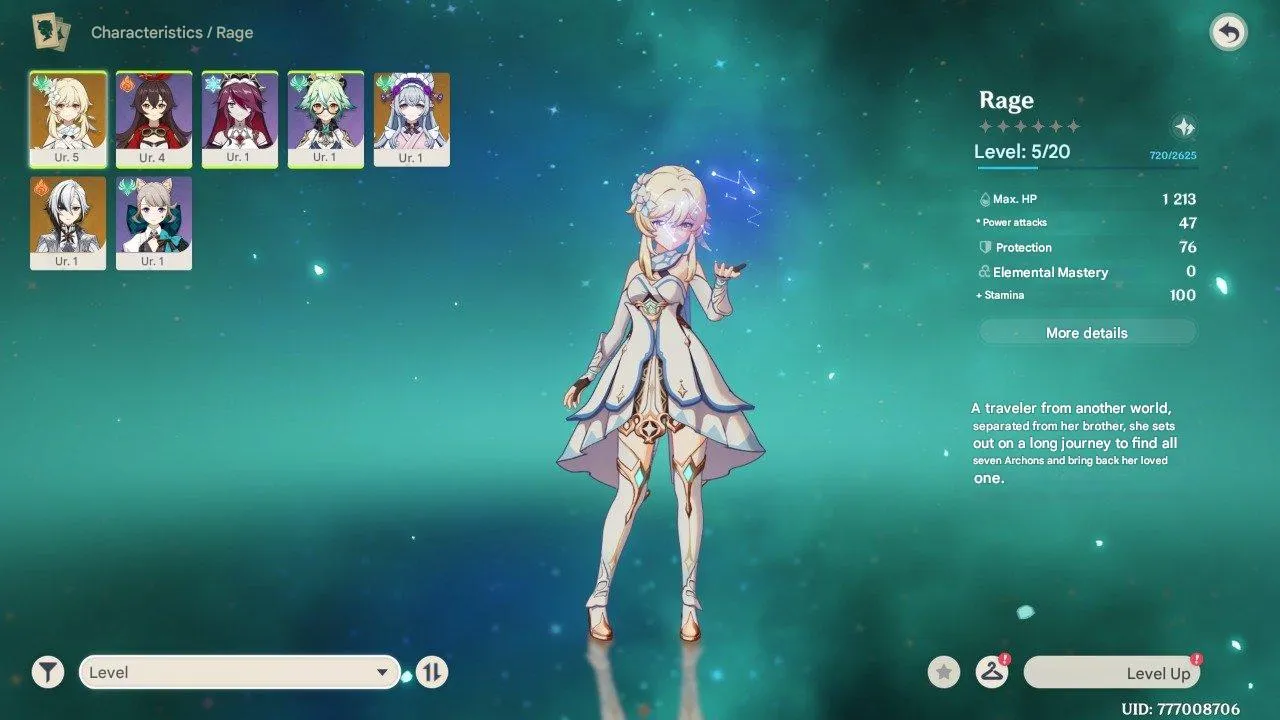Click the Max. HP stat icon
Viewport: 1280px width, 720px height.
(x=985, y=199)
